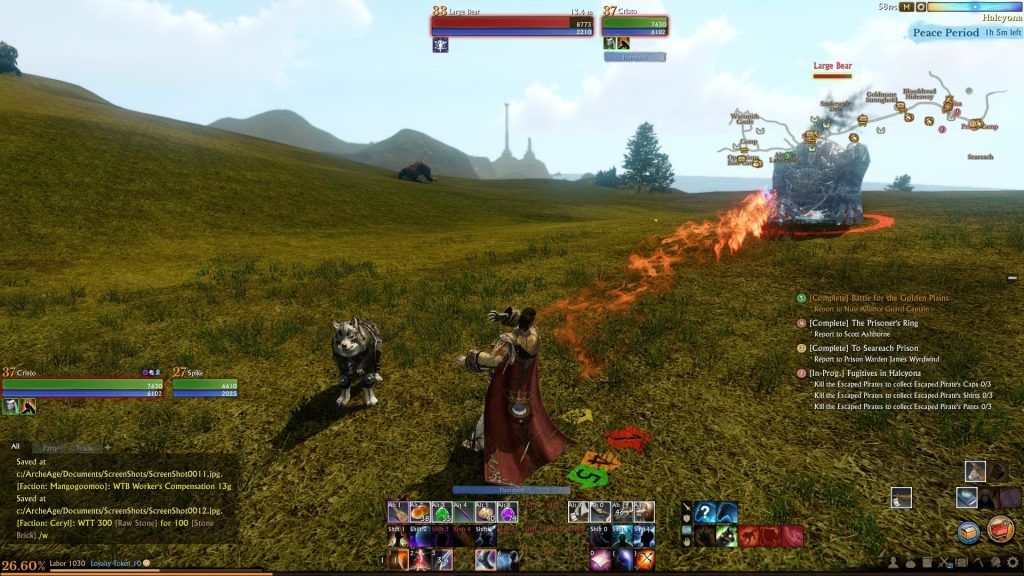The width and height of the screenshot is (1024, 576).
Task: Select the question mark pet command icon
Action: pos(705,513)
